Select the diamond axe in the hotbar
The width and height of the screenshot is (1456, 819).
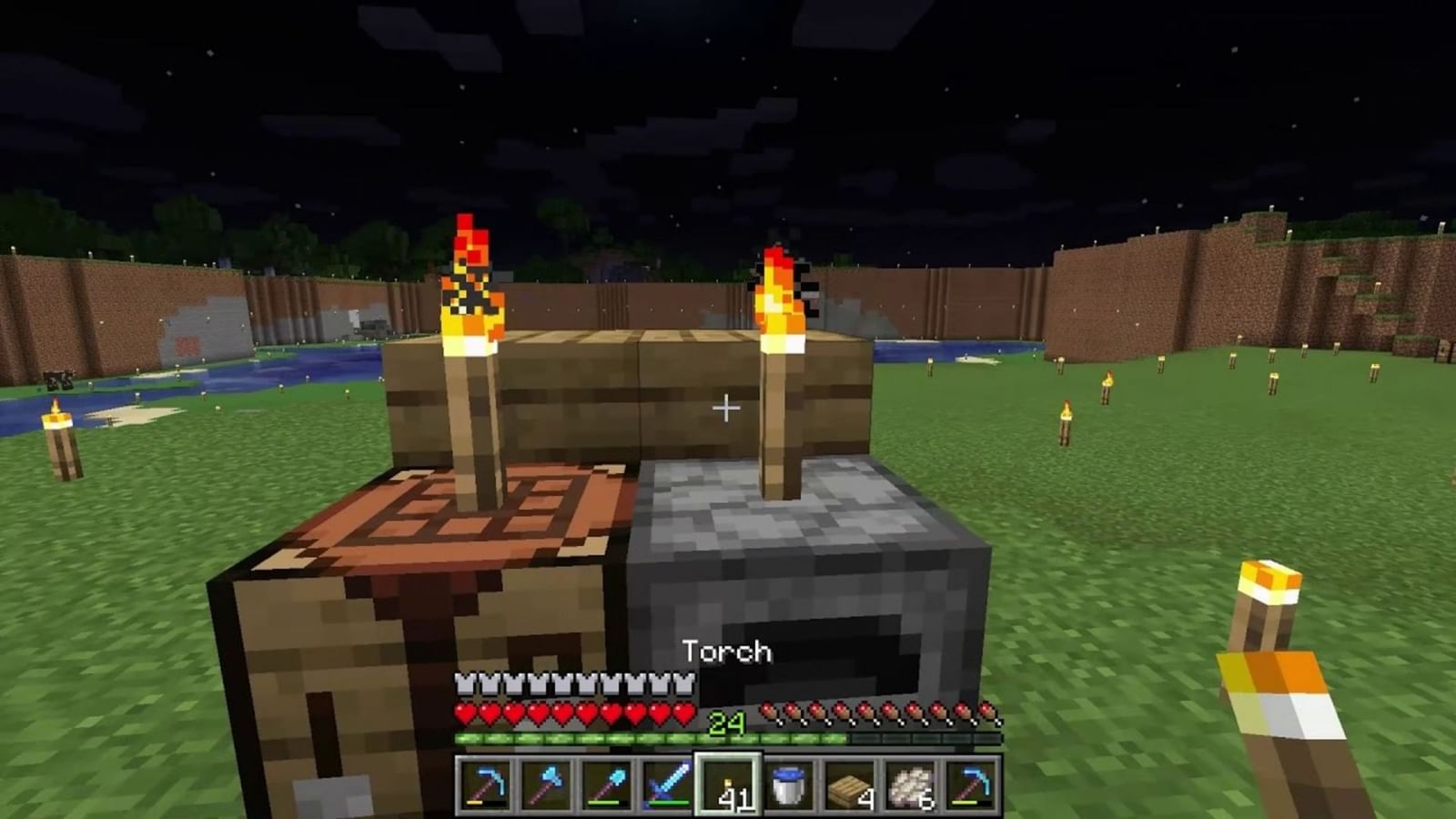pos(543,787)
